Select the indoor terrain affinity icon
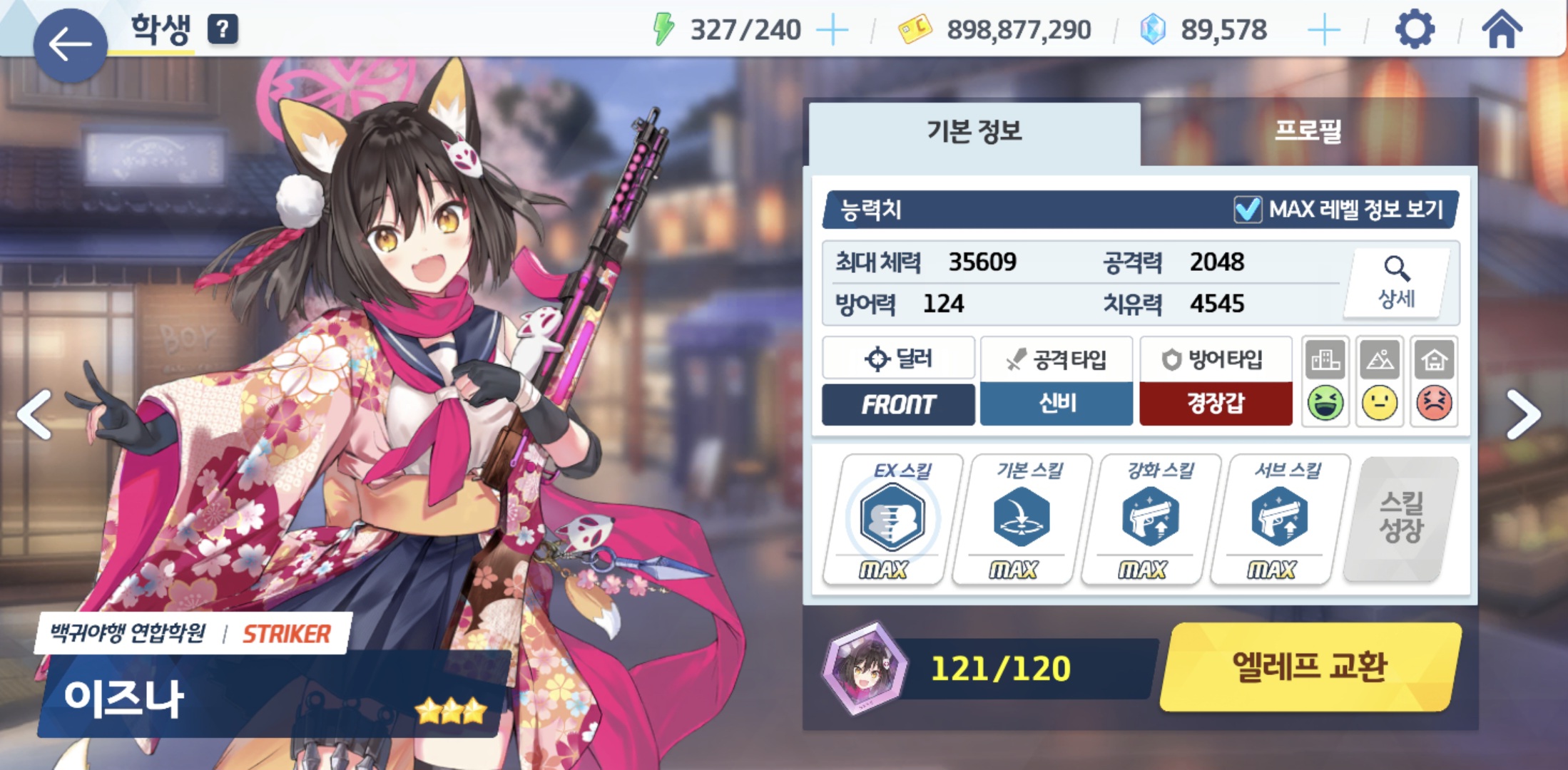The height and width of the screenshot is (770, 1568). click(x=1434, y=360)
